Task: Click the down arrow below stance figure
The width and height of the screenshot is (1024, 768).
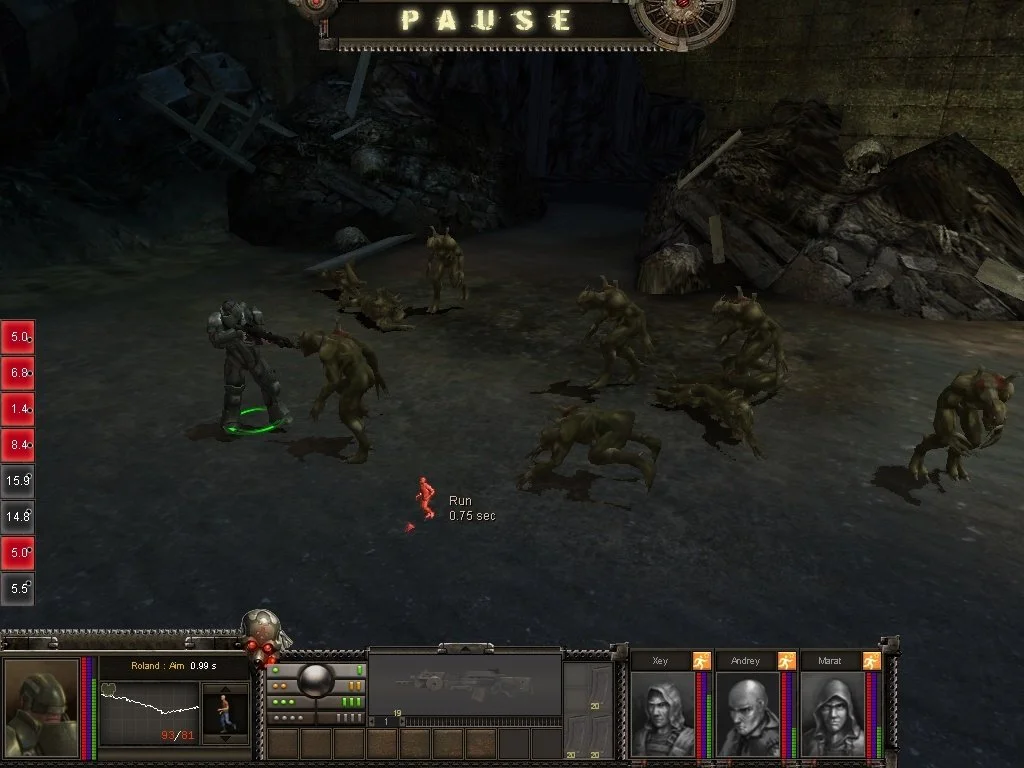Action: pos(225,738)
